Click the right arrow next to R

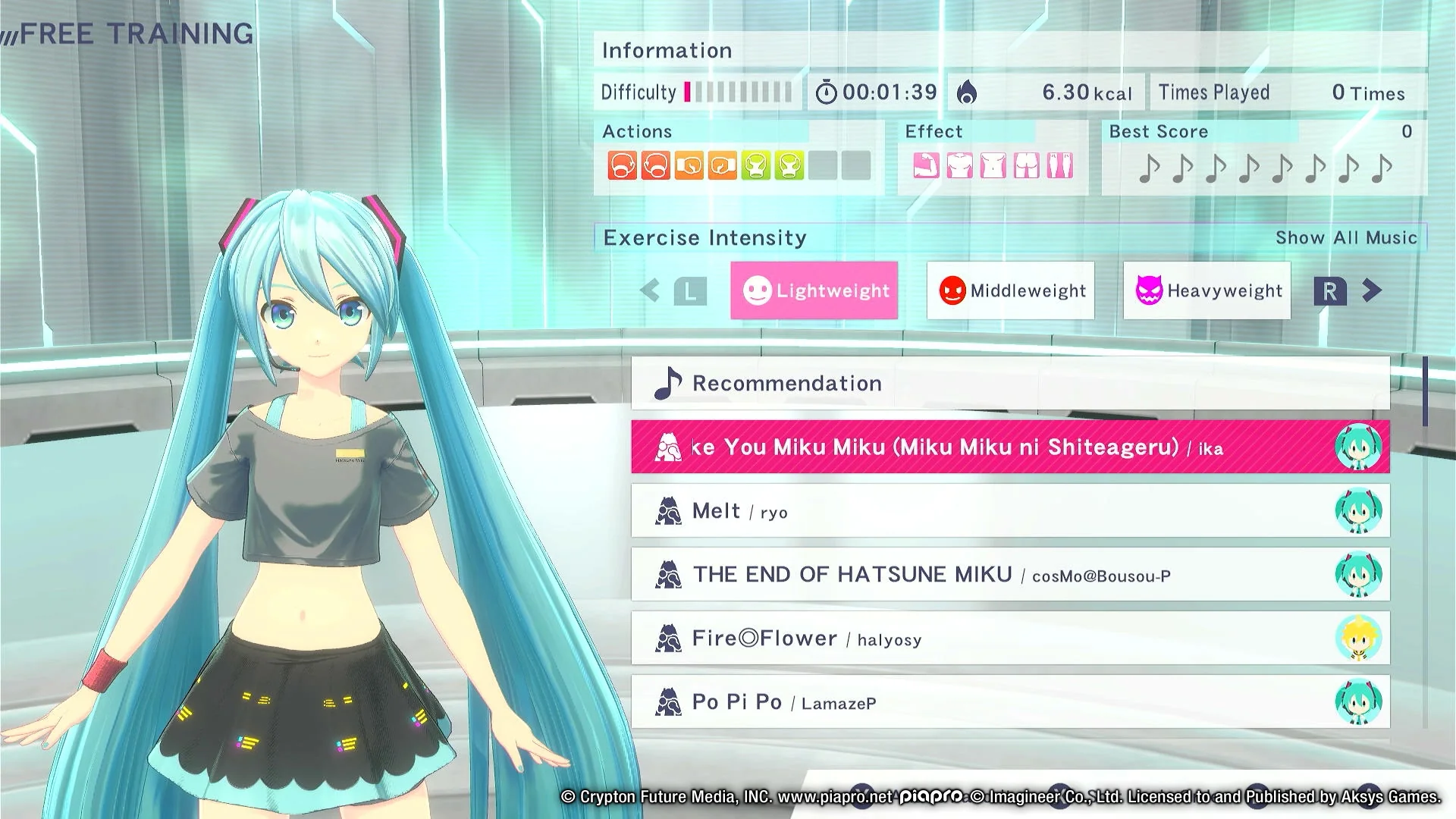pyautogui.click(x=1370, y=290)
